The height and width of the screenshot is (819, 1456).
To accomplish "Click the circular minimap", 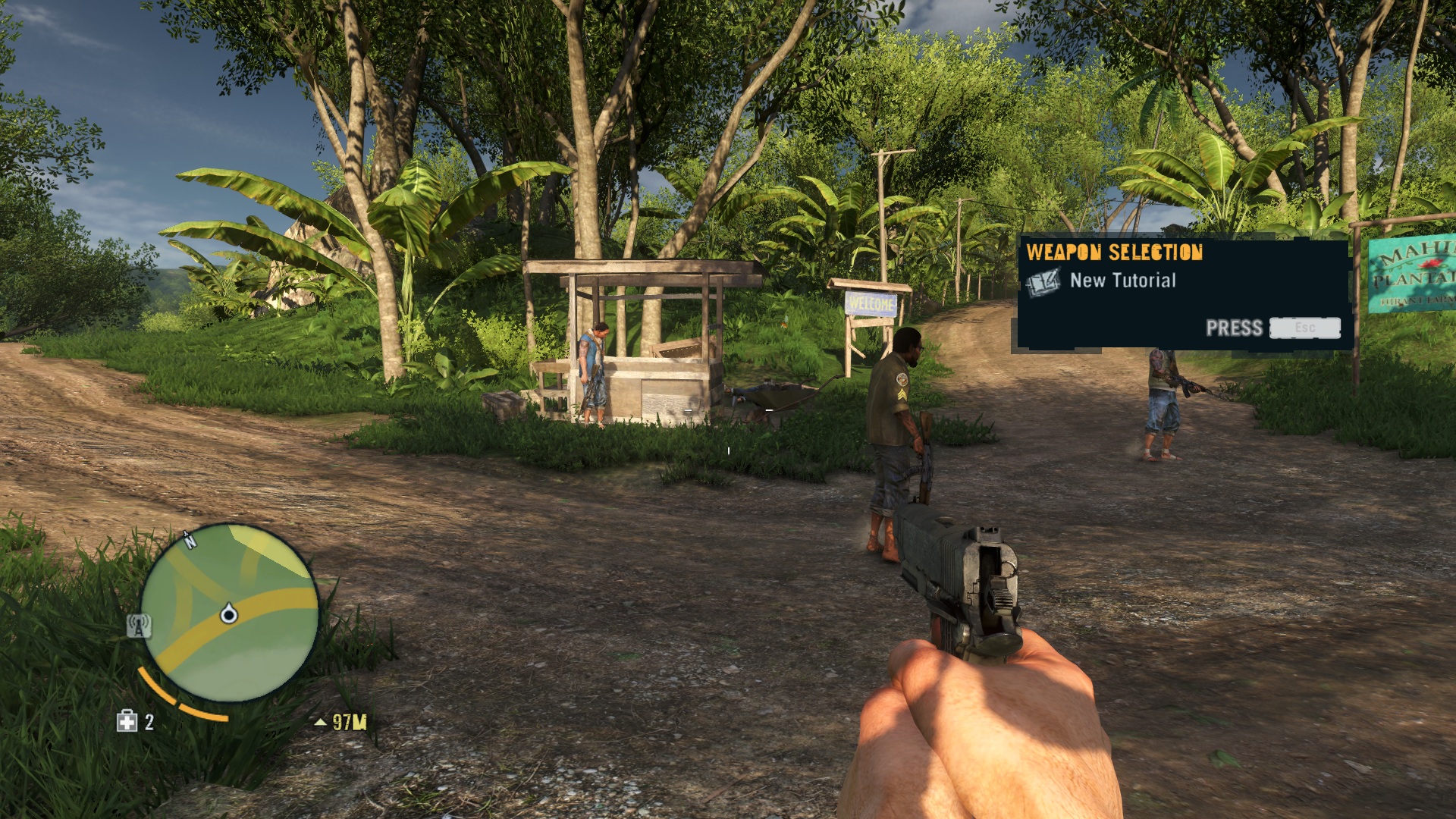I will pos(229,612).
